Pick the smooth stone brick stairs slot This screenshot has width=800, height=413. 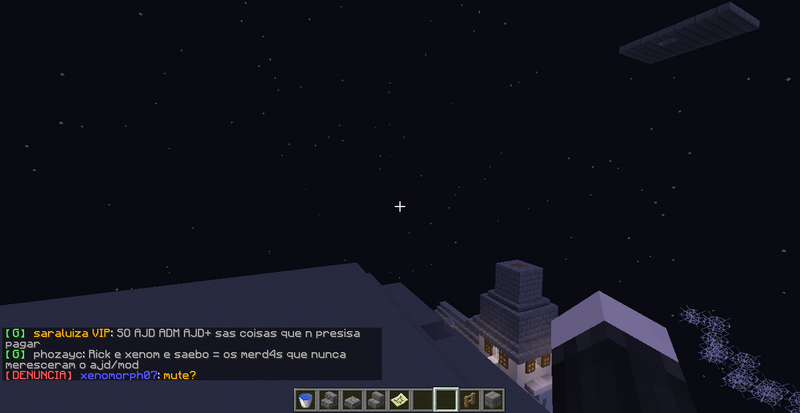[375, 400]
